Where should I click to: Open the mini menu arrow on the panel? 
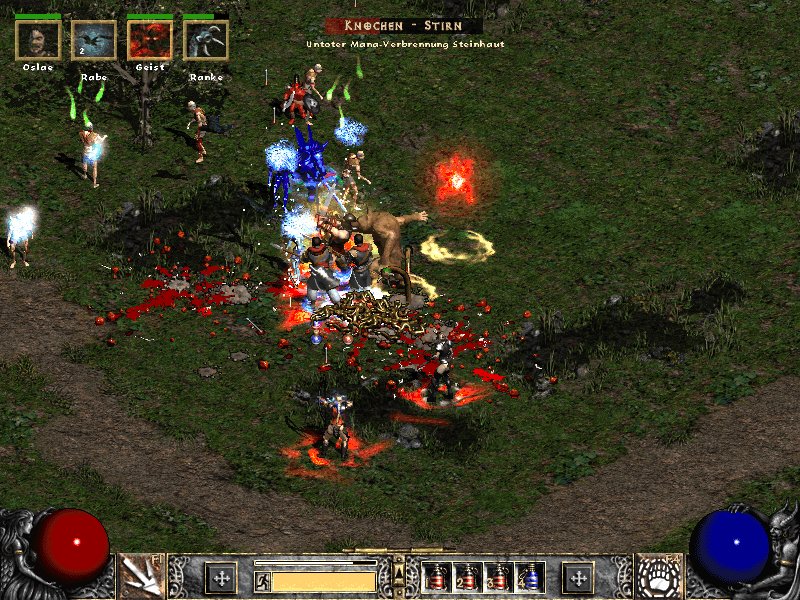pos(400,572)
